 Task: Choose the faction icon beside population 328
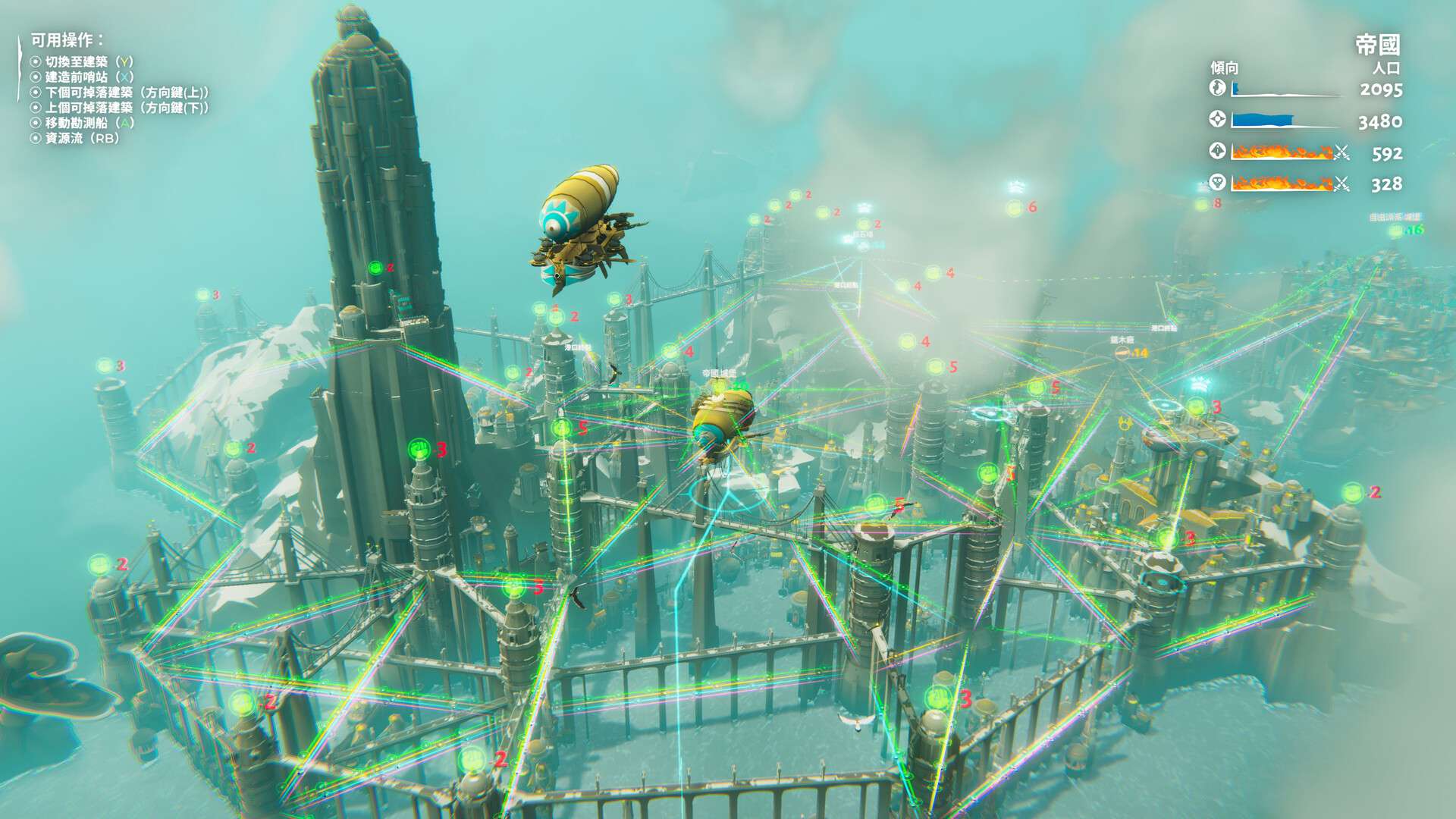(x=1216, y=182)
